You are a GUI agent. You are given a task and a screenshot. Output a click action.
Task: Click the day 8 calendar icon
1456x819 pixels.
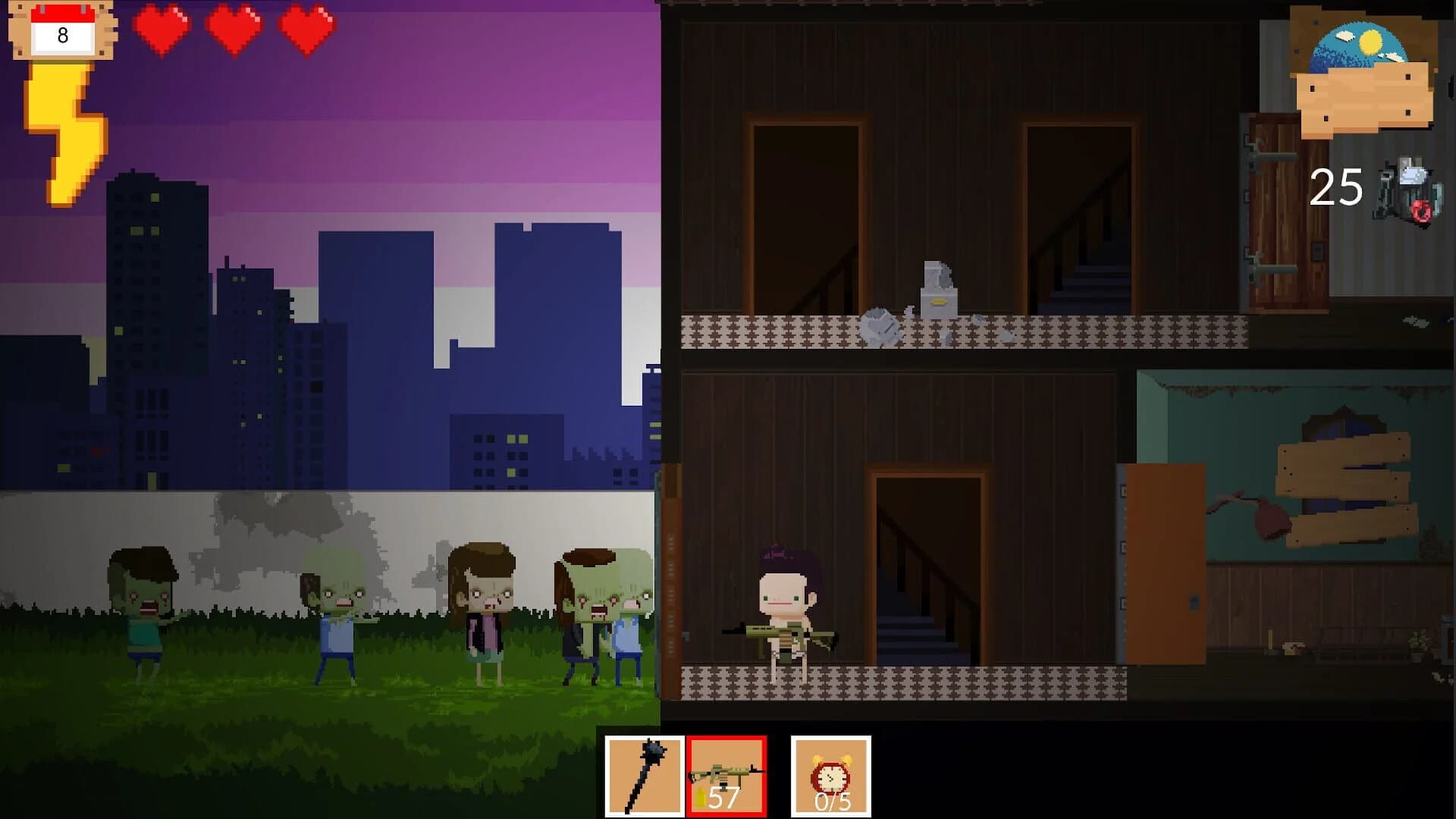[x=61, y=30]
